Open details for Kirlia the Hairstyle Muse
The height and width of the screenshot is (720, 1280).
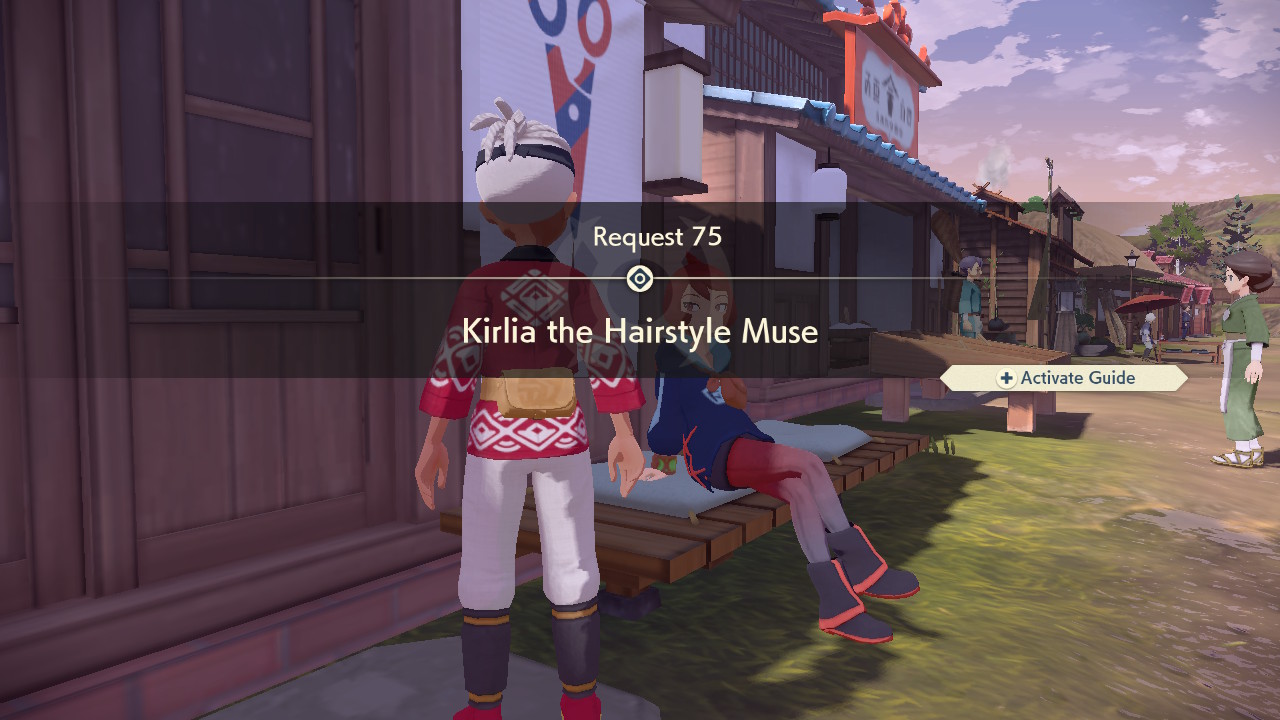(x=640, y=331)
